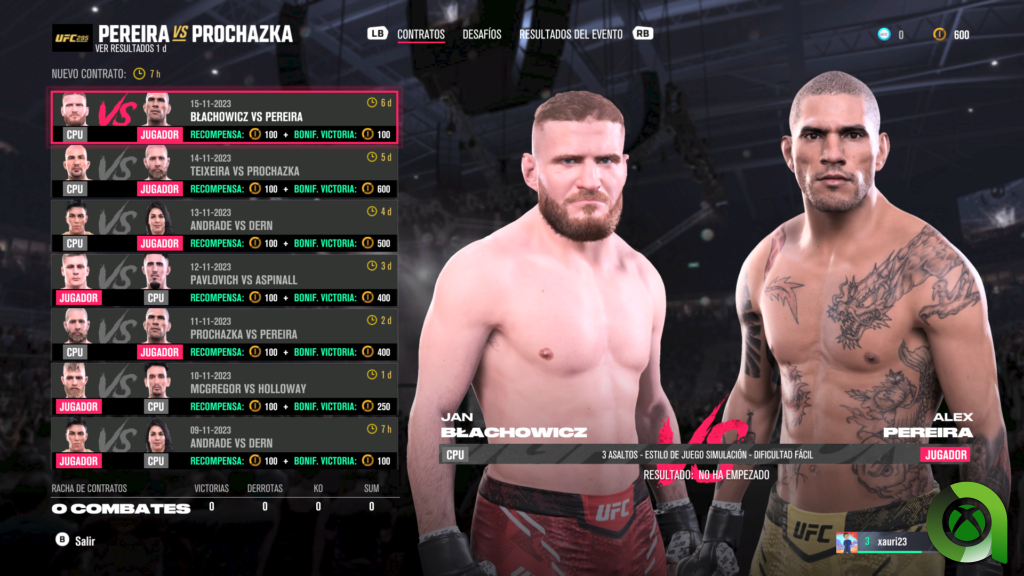Switch to the Contratos tab

point(420,34)
